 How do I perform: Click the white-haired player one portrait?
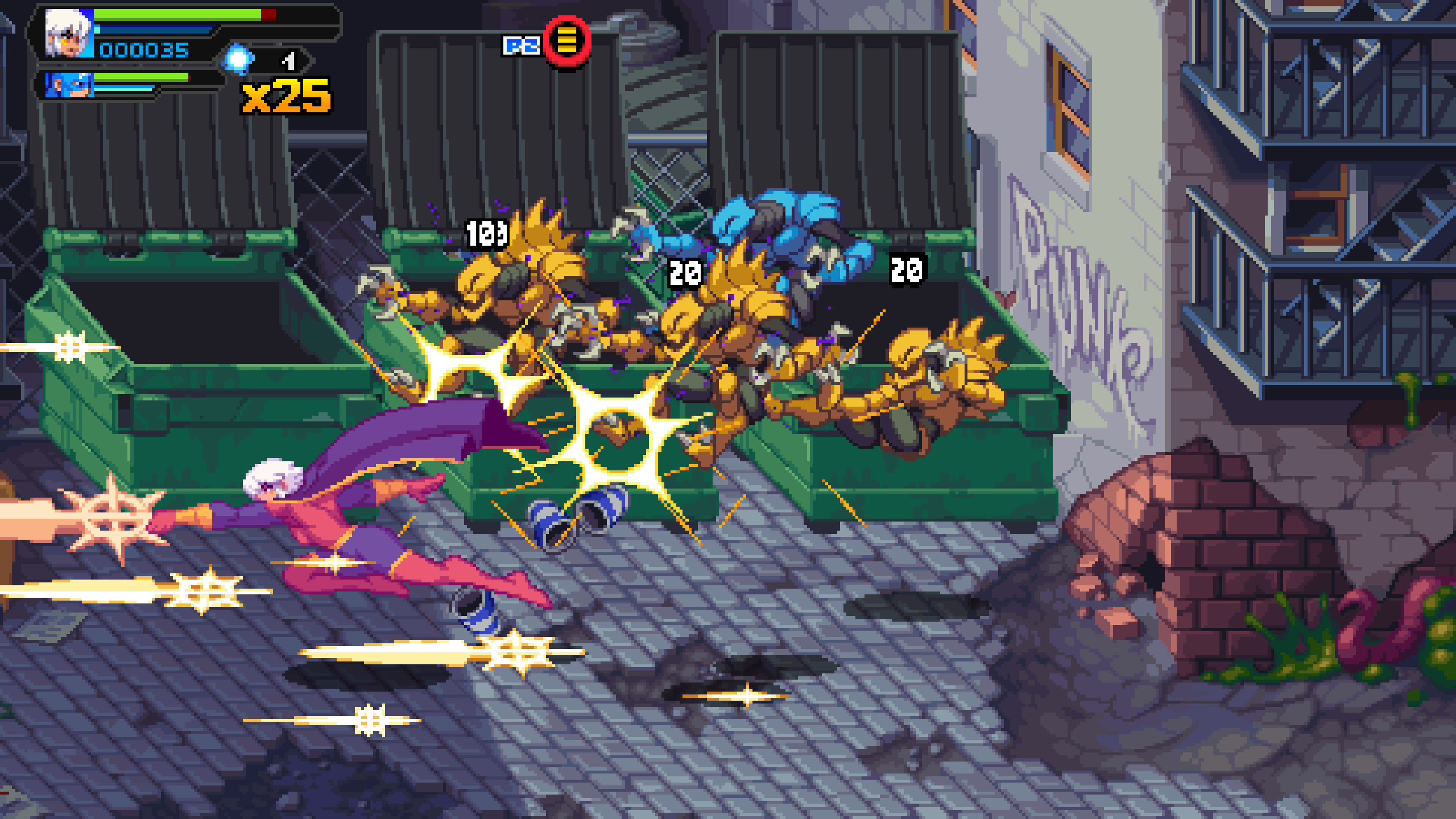(68, 34)
